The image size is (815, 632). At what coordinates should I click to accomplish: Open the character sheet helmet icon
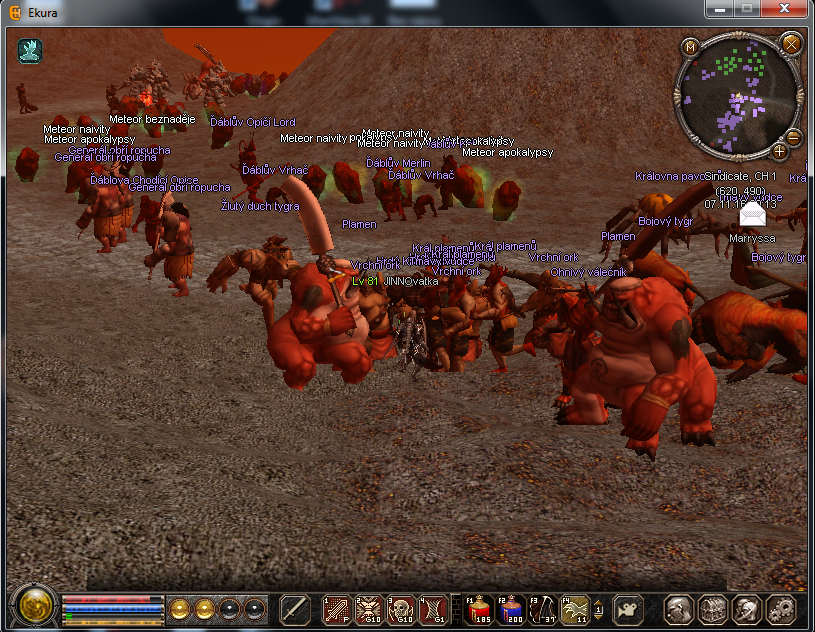[680, 608]
